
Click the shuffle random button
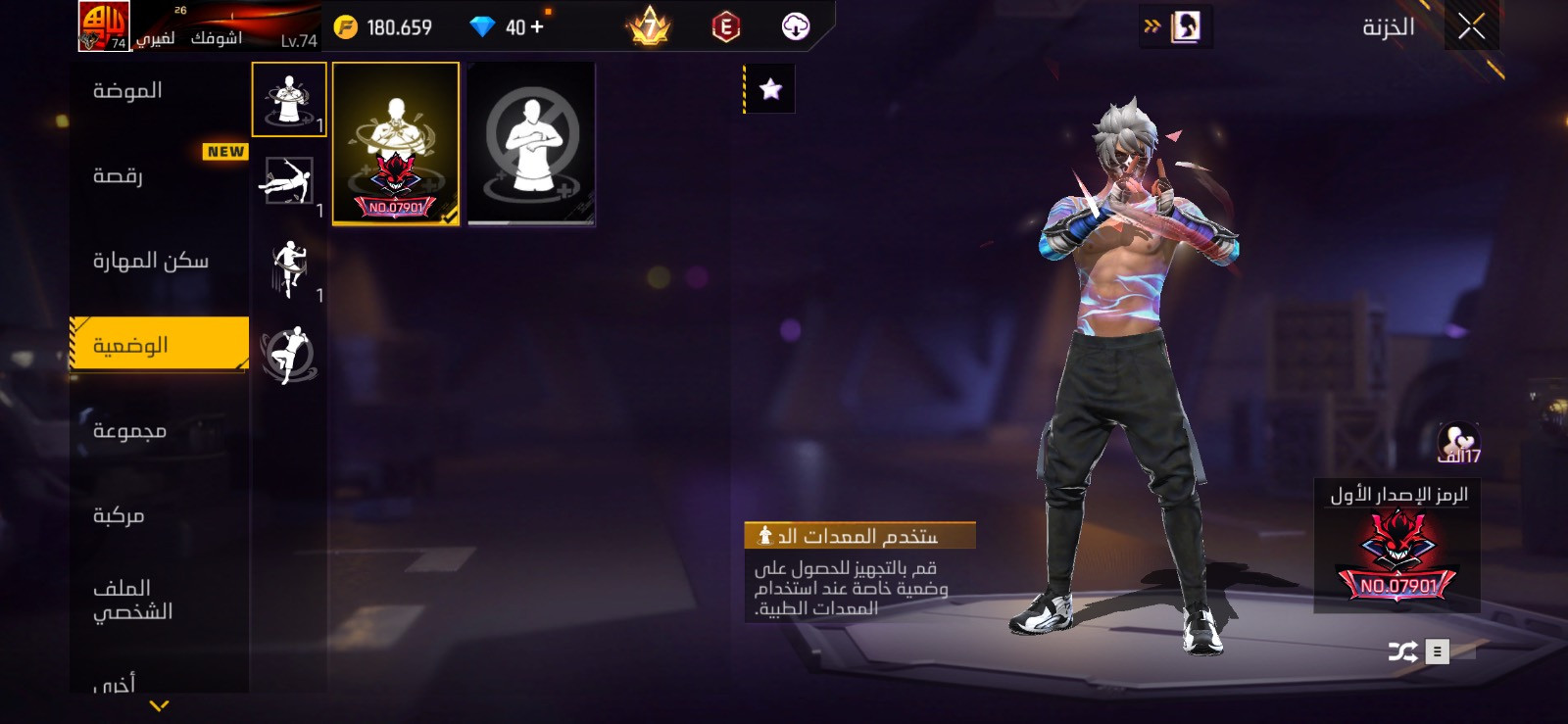(1402, 652)
